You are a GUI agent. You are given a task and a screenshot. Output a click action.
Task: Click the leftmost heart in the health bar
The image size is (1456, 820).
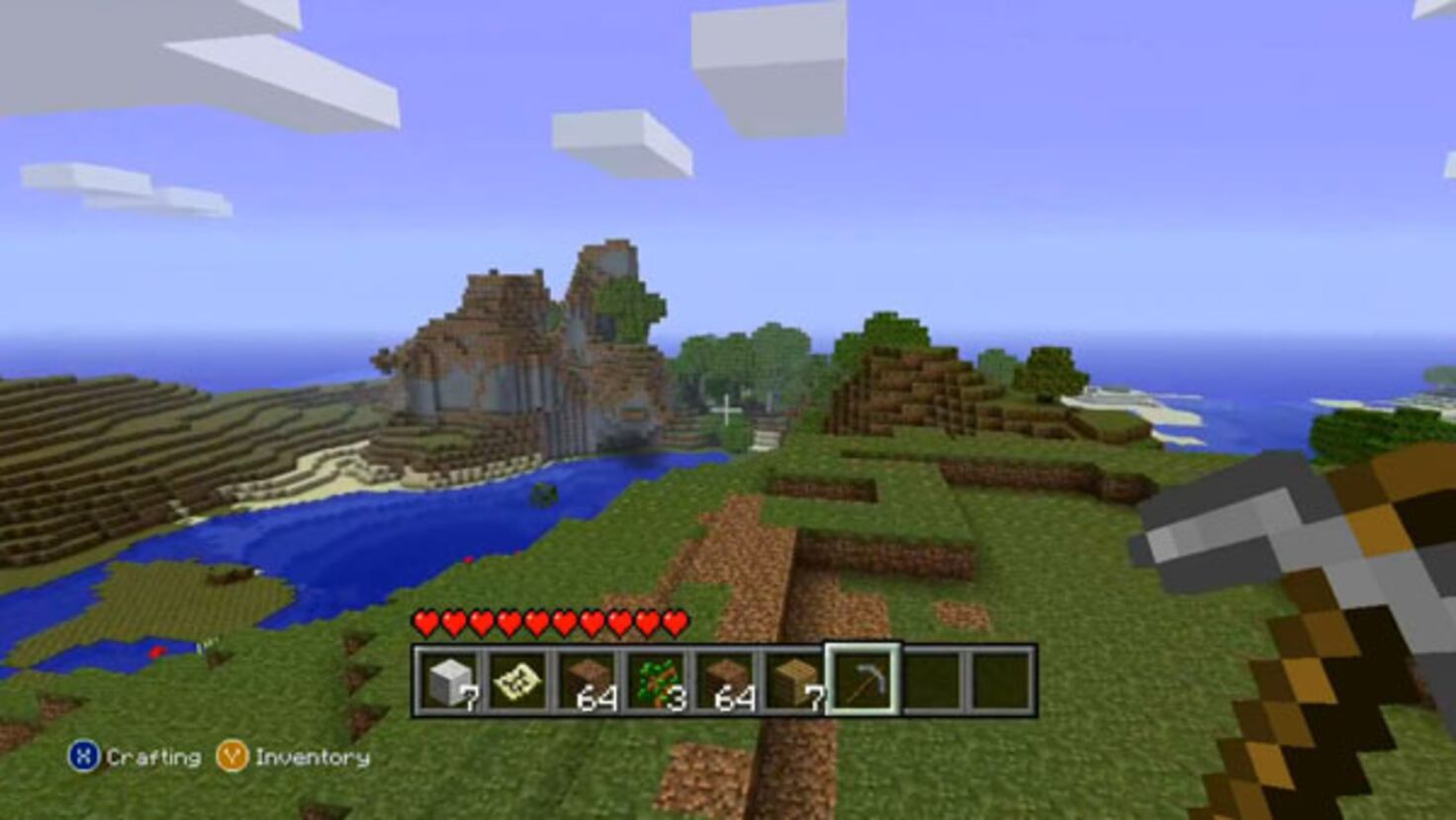click(425, 623)
